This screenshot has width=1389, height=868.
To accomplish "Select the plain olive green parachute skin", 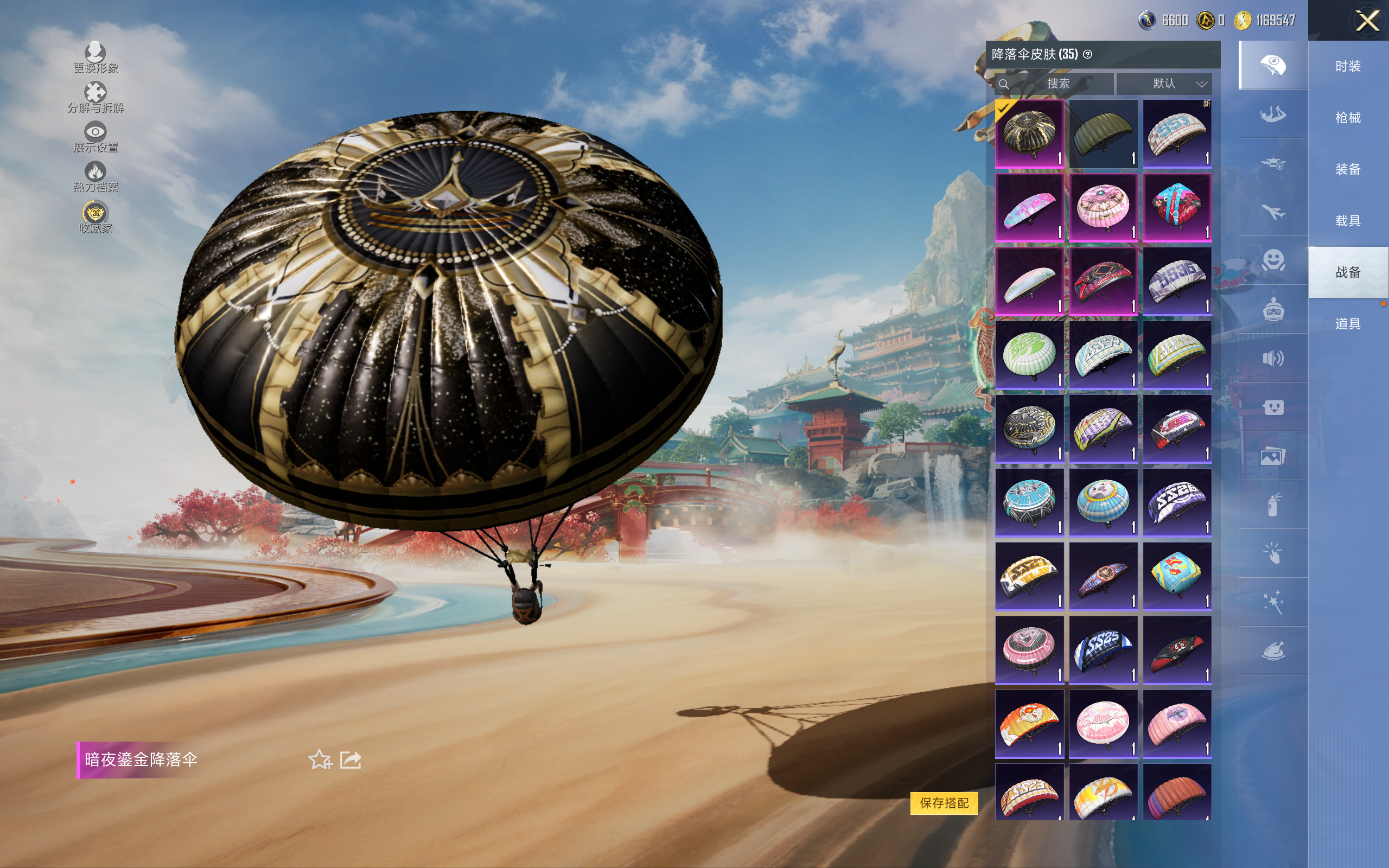I will (x=1103, y=134).
